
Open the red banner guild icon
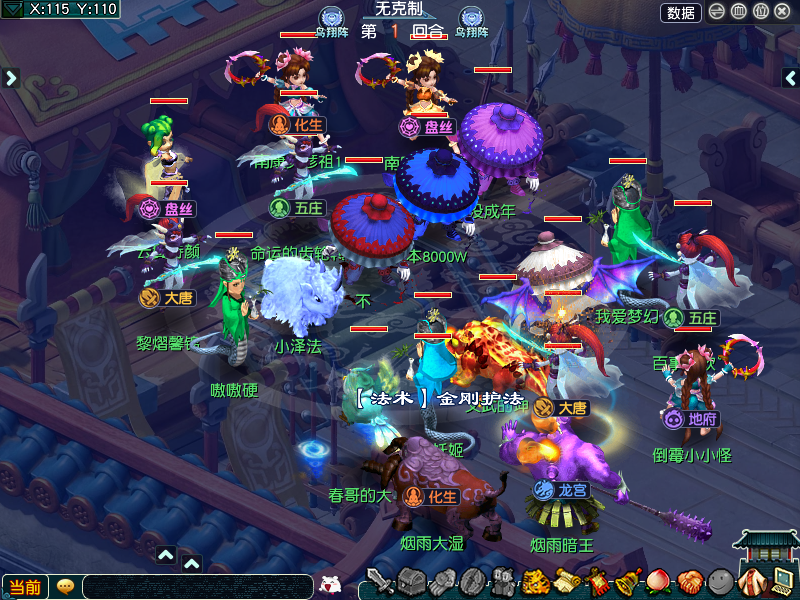[x=598, y=581]
